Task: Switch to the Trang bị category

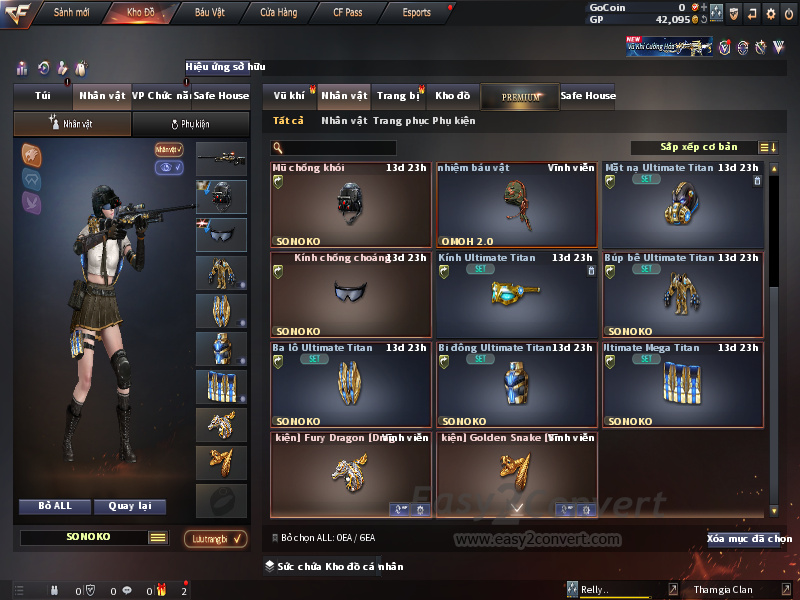Action: pos(398,96)
